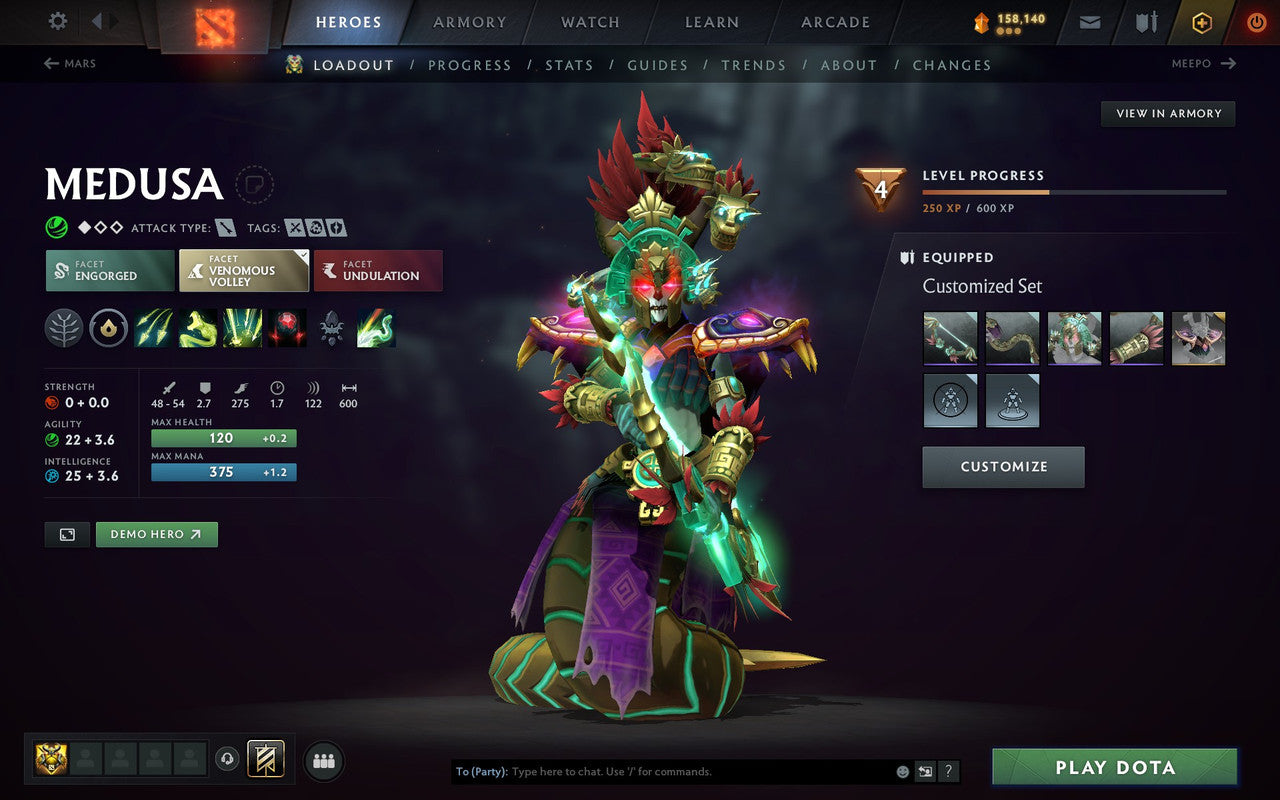Select the Split Shot ability icon

tap(153, 328)
